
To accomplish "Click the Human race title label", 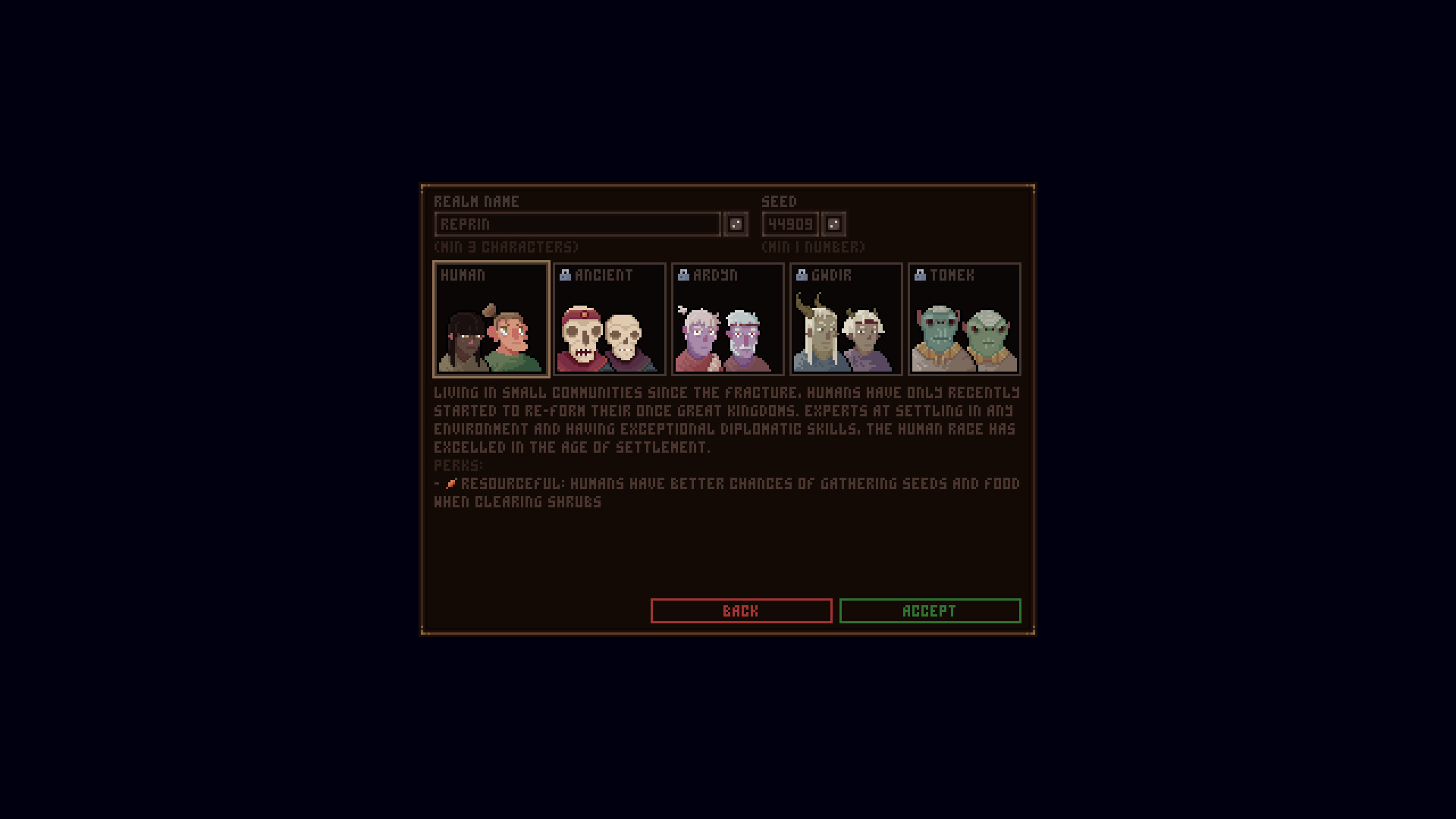I will [463, 275].
